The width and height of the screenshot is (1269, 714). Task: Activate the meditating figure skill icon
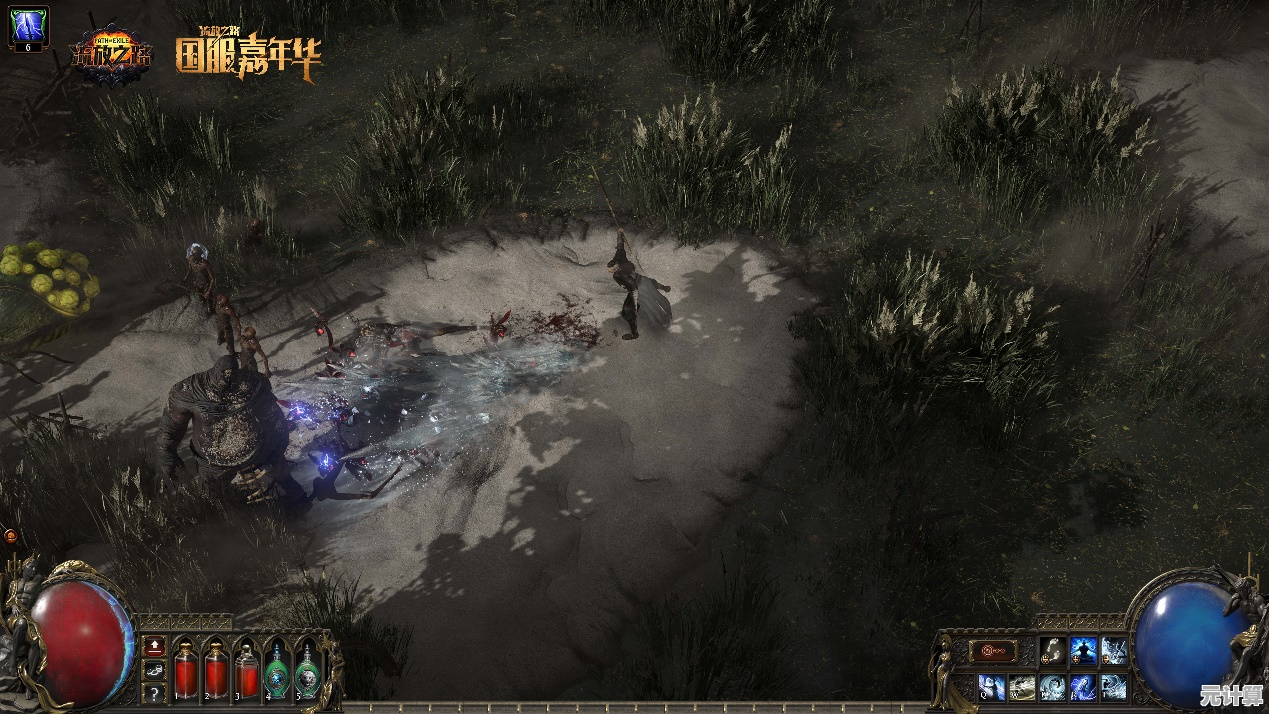(1084, 651)
